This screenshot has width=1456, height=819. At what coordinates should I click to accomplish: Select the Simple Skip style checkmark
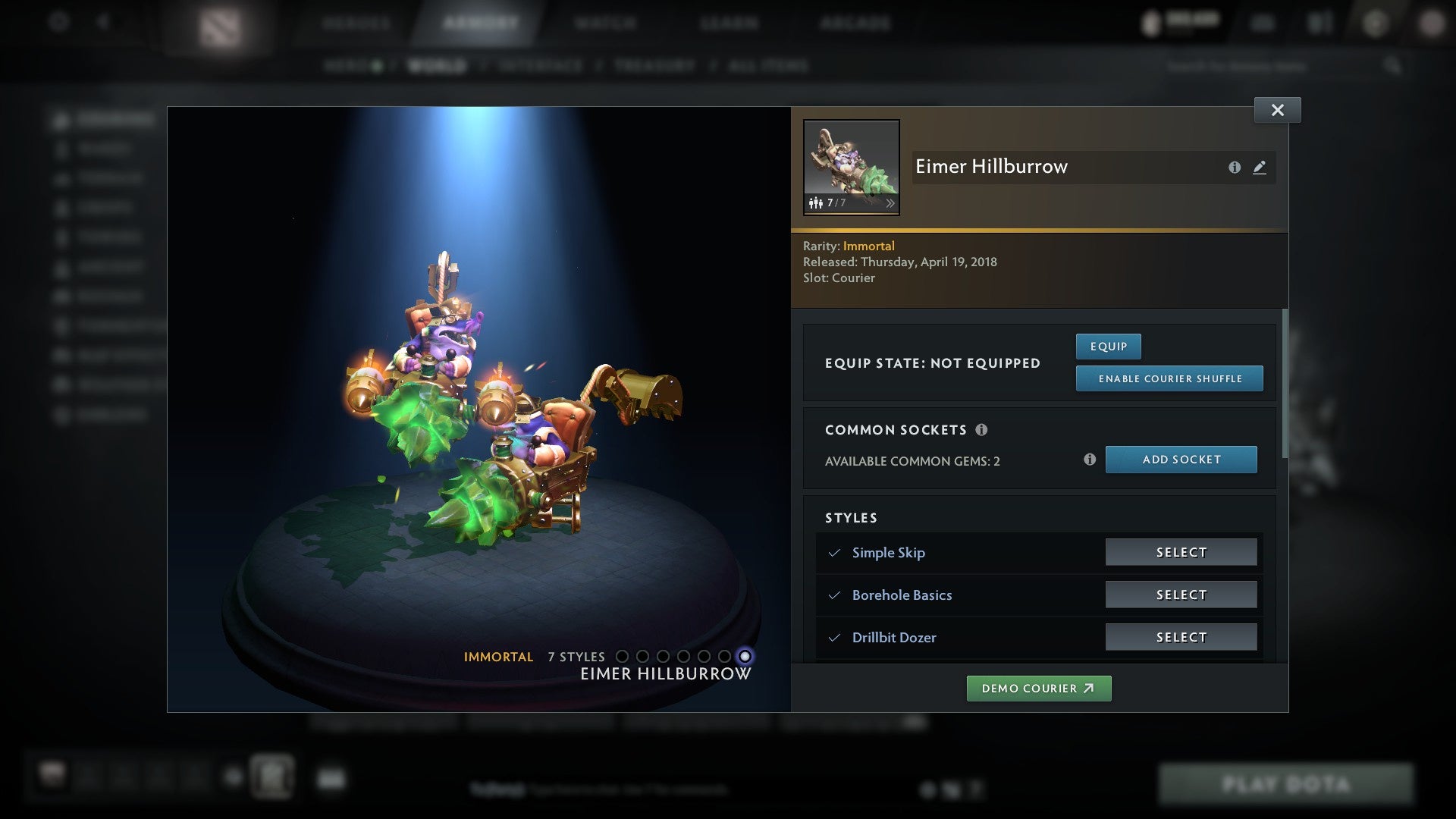pos(835,553)
